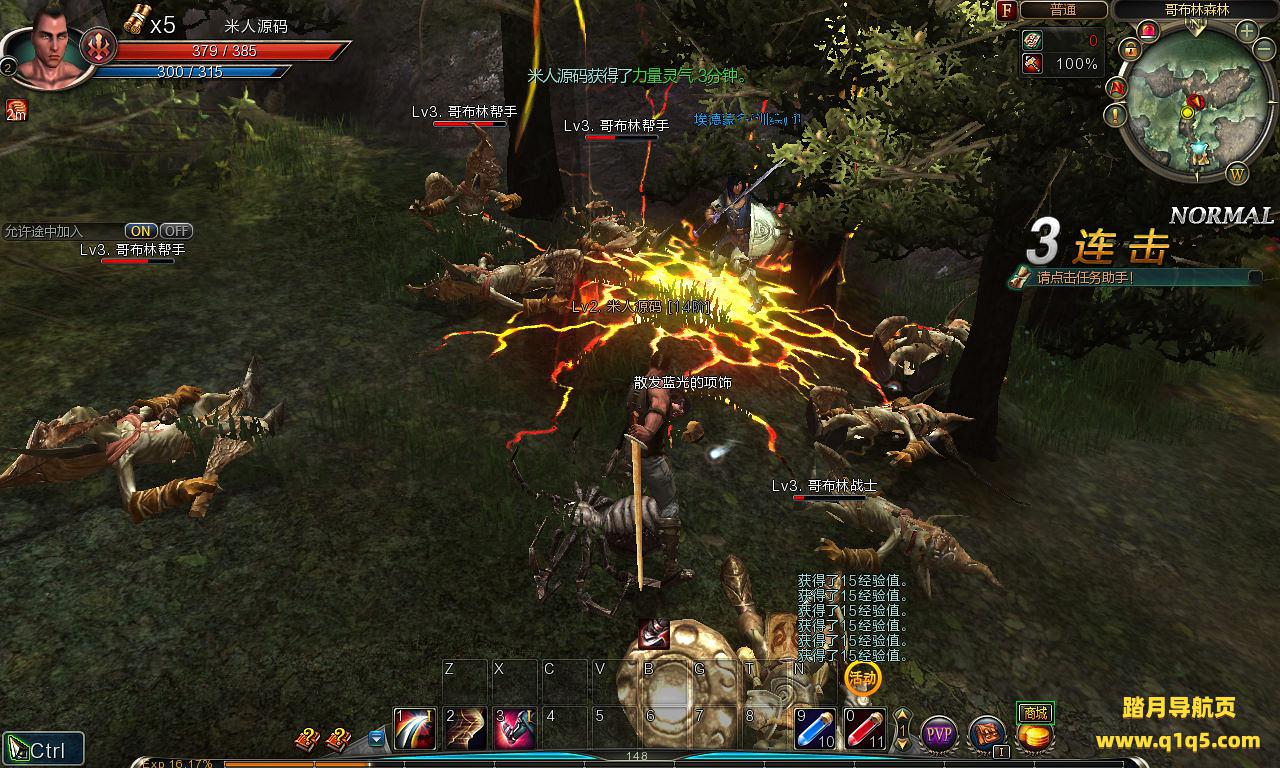Use the skill in hotbar slot 2
The height and width of the screenshot is (768, 1280).
tap(465, 729)
